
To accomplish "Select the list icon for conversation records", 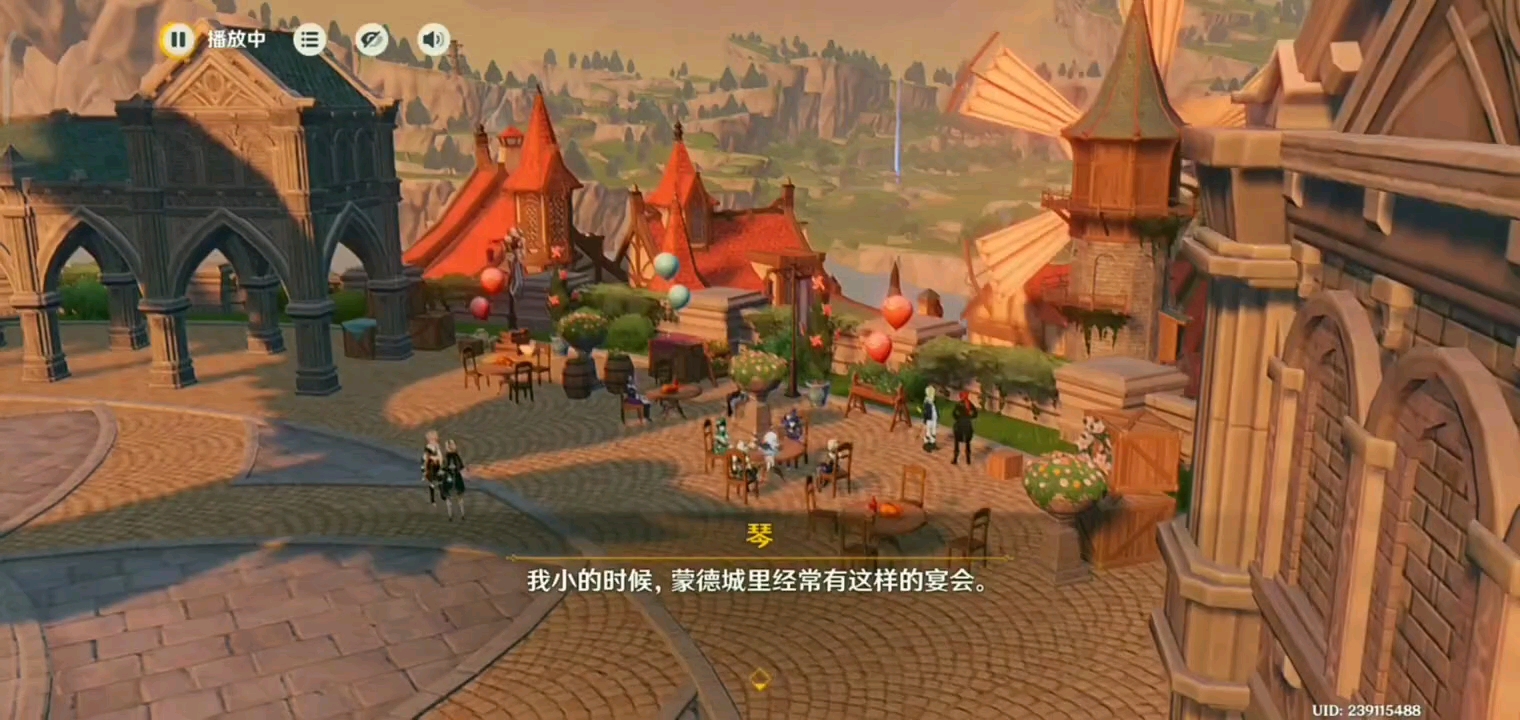I will 308,39.
